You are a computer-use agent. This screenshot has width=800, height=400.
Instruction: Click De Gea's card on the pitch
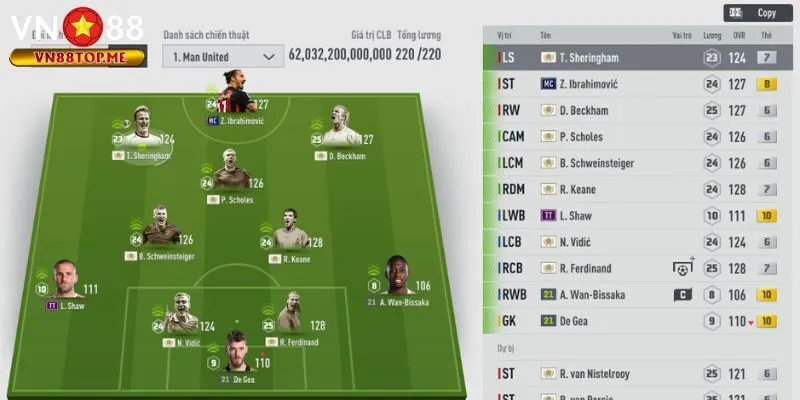click(x=236, y=352)
